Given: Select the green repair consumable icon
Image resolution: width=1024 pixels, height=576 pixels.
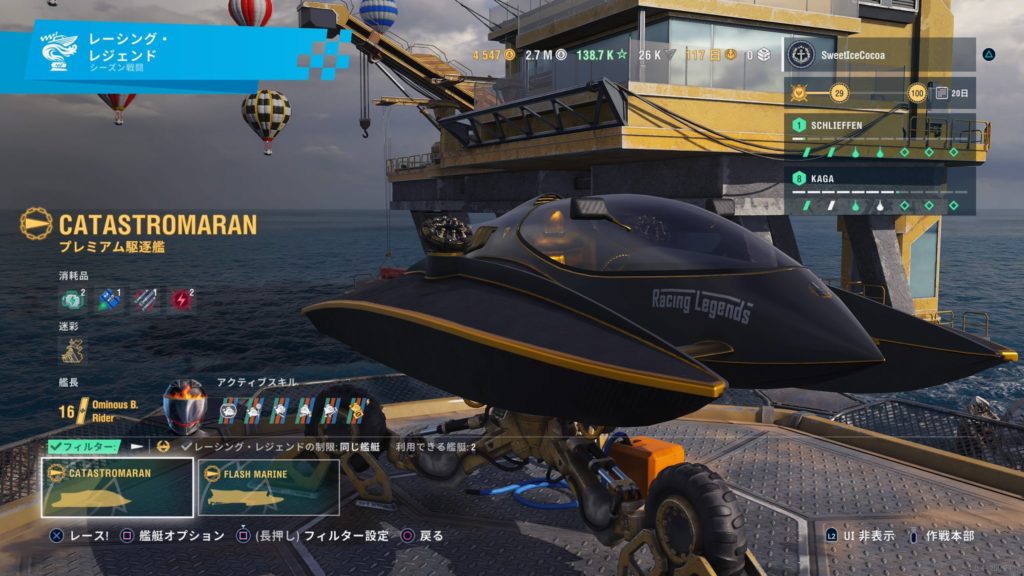Looking at the screenshot, I should [73, 299].
